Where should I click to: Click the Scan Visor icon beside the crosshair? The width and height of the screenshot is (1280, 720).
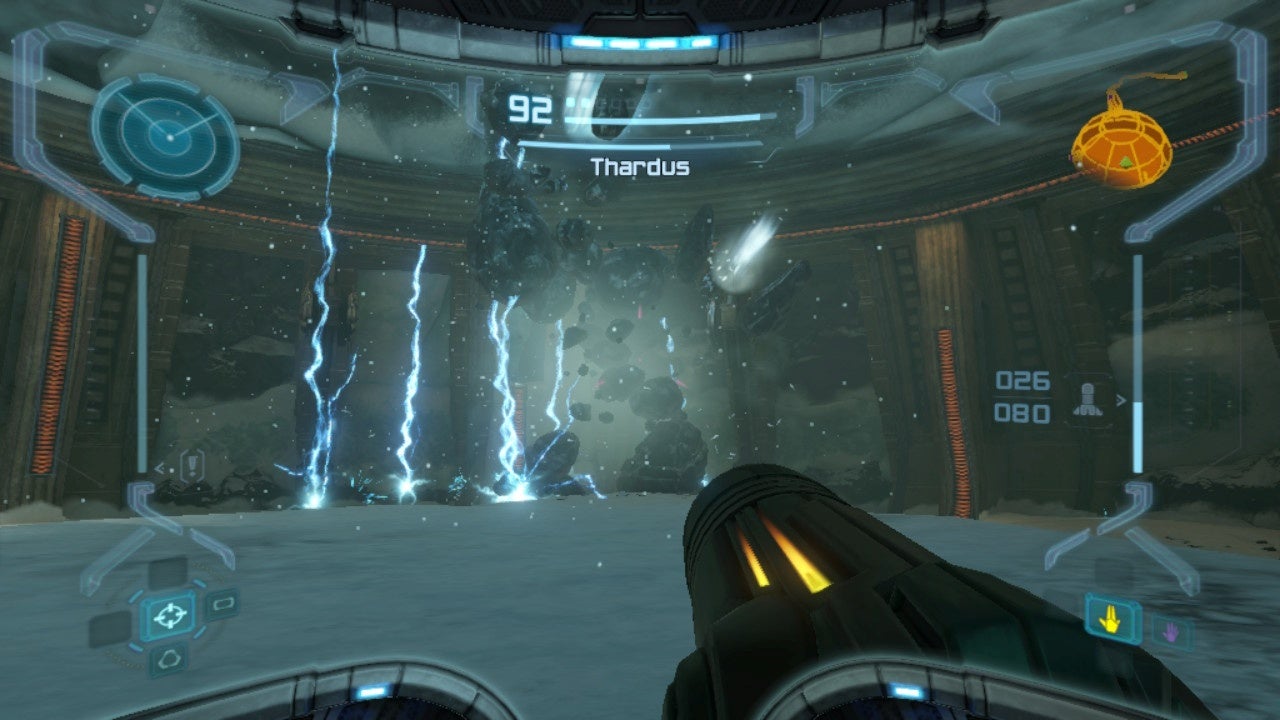(x=224, y=604)
